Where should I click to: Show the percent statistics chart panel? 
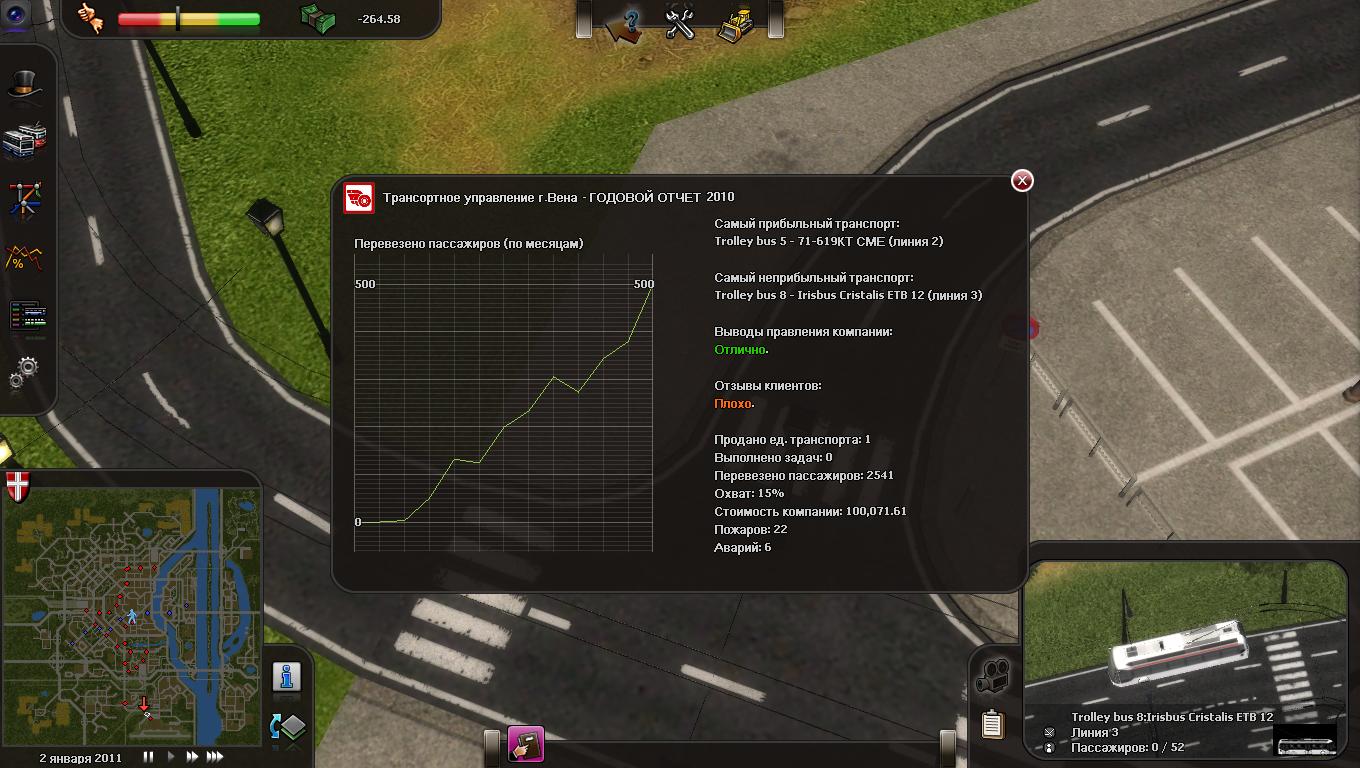click(25, 258)
